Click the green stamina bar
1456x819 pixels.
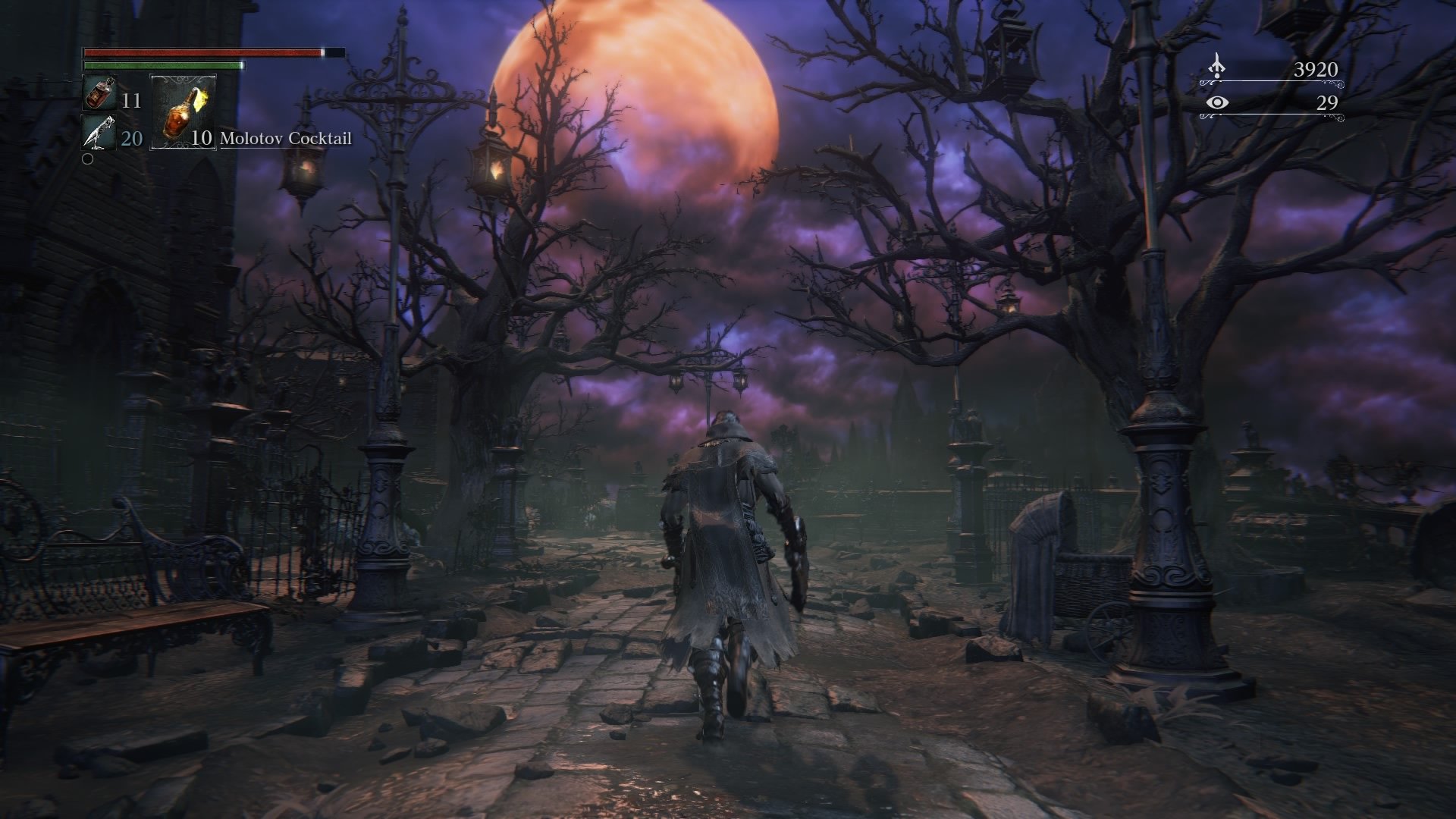pos(163,66)
